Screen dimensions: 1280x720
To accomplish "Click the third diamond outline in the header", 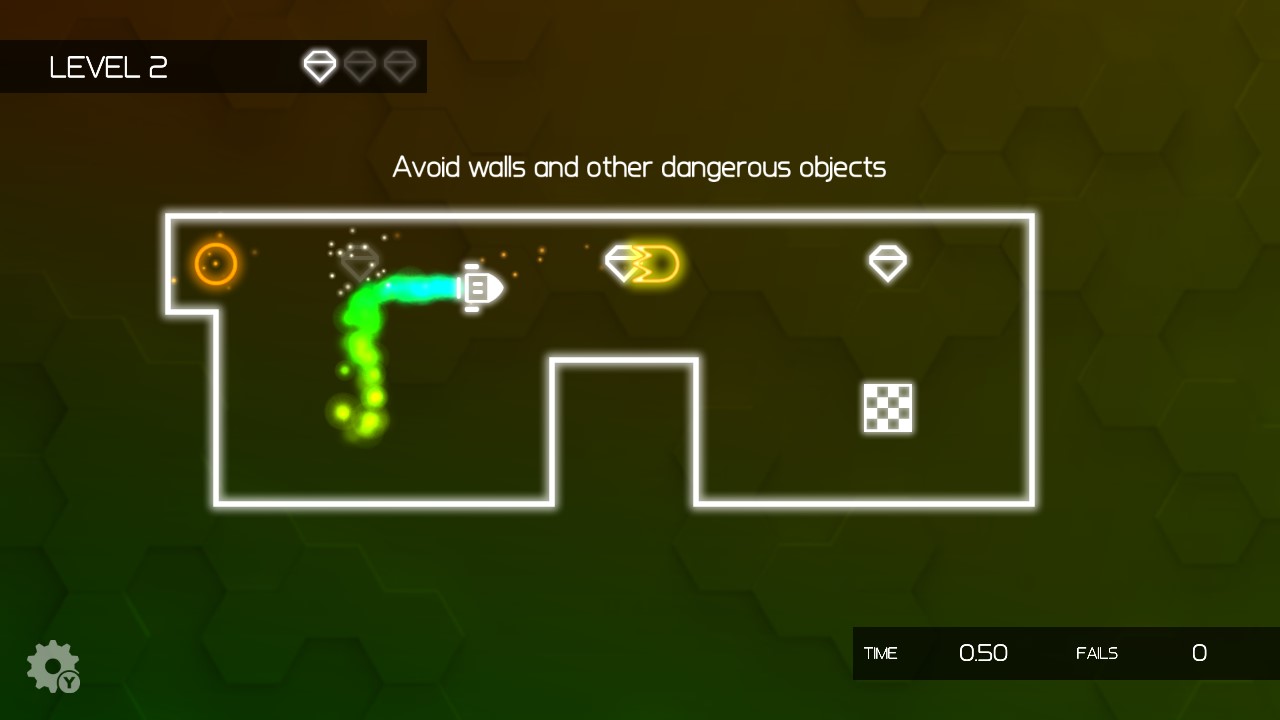I will [400, 66].
